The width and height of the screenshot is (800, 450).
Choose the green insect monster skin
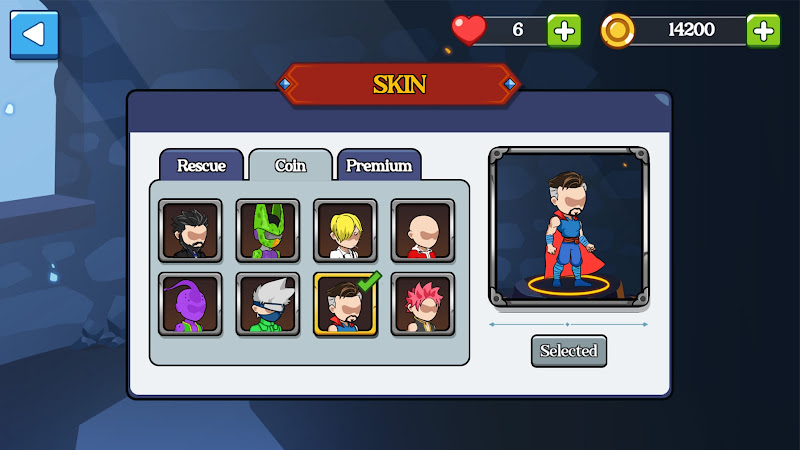click(x=267, y=230)
